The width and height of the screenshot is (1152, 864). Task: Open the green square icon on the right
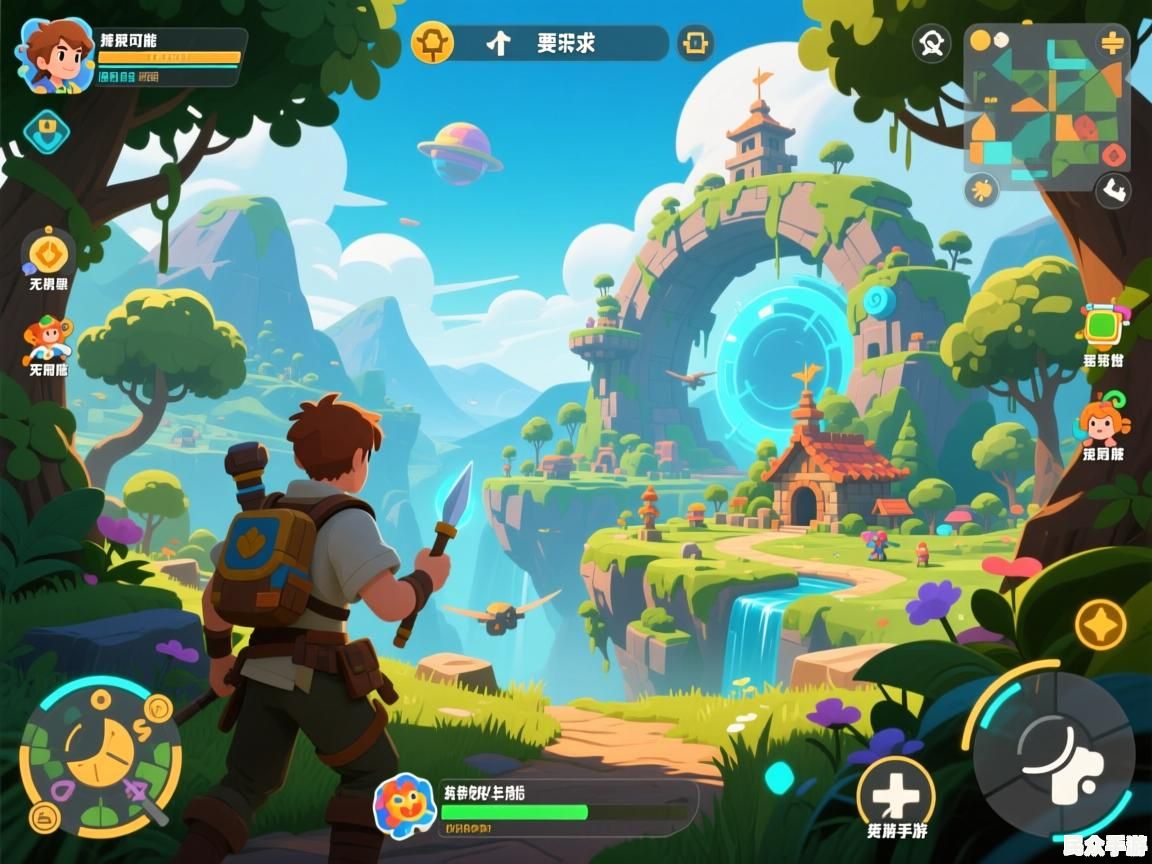click(x=1103, y=325)
